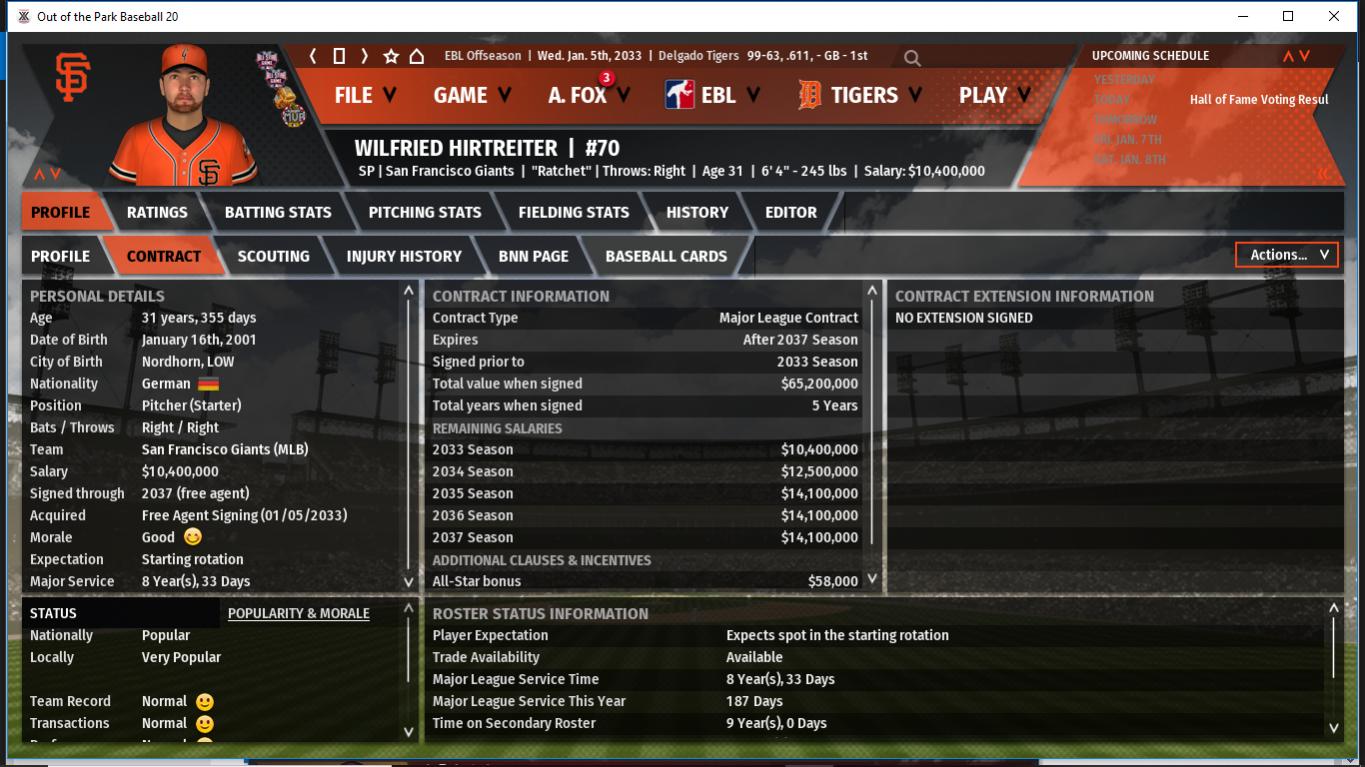Expand the Actions dropdown
1365x767 pixels.
click(1287, 255)
